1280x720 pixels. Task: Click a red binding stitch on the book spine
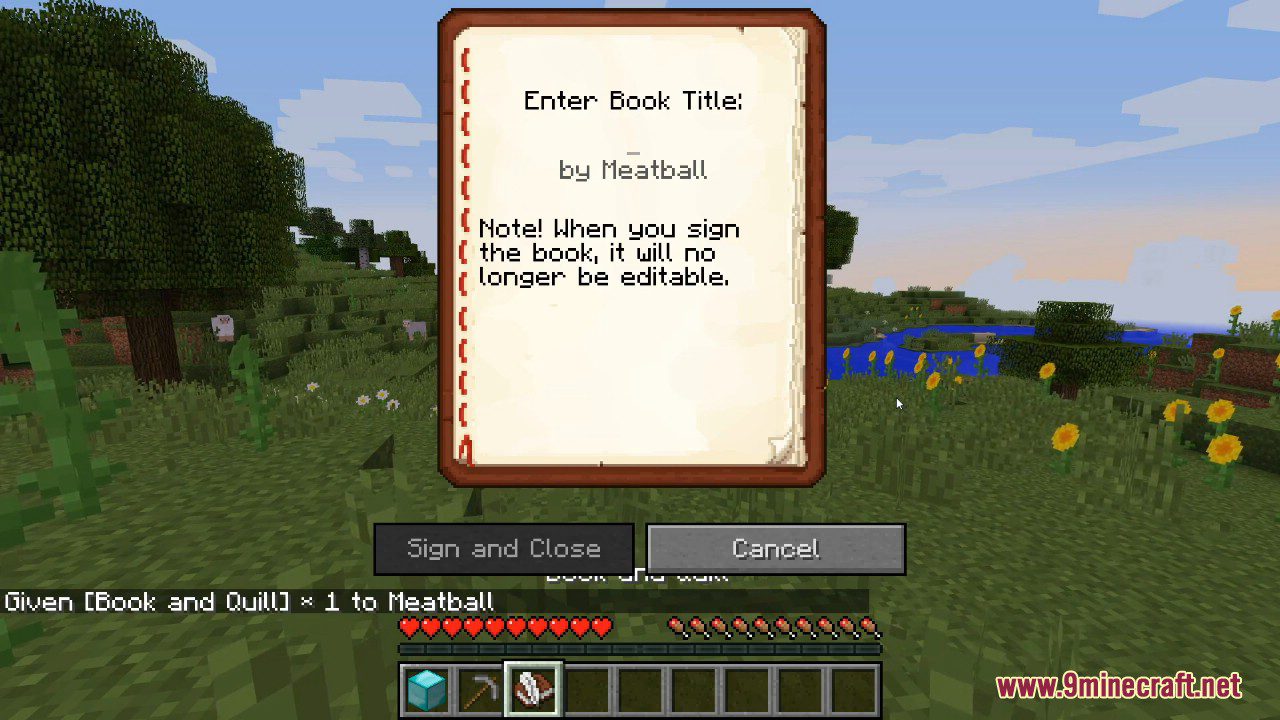click(462, 250)
